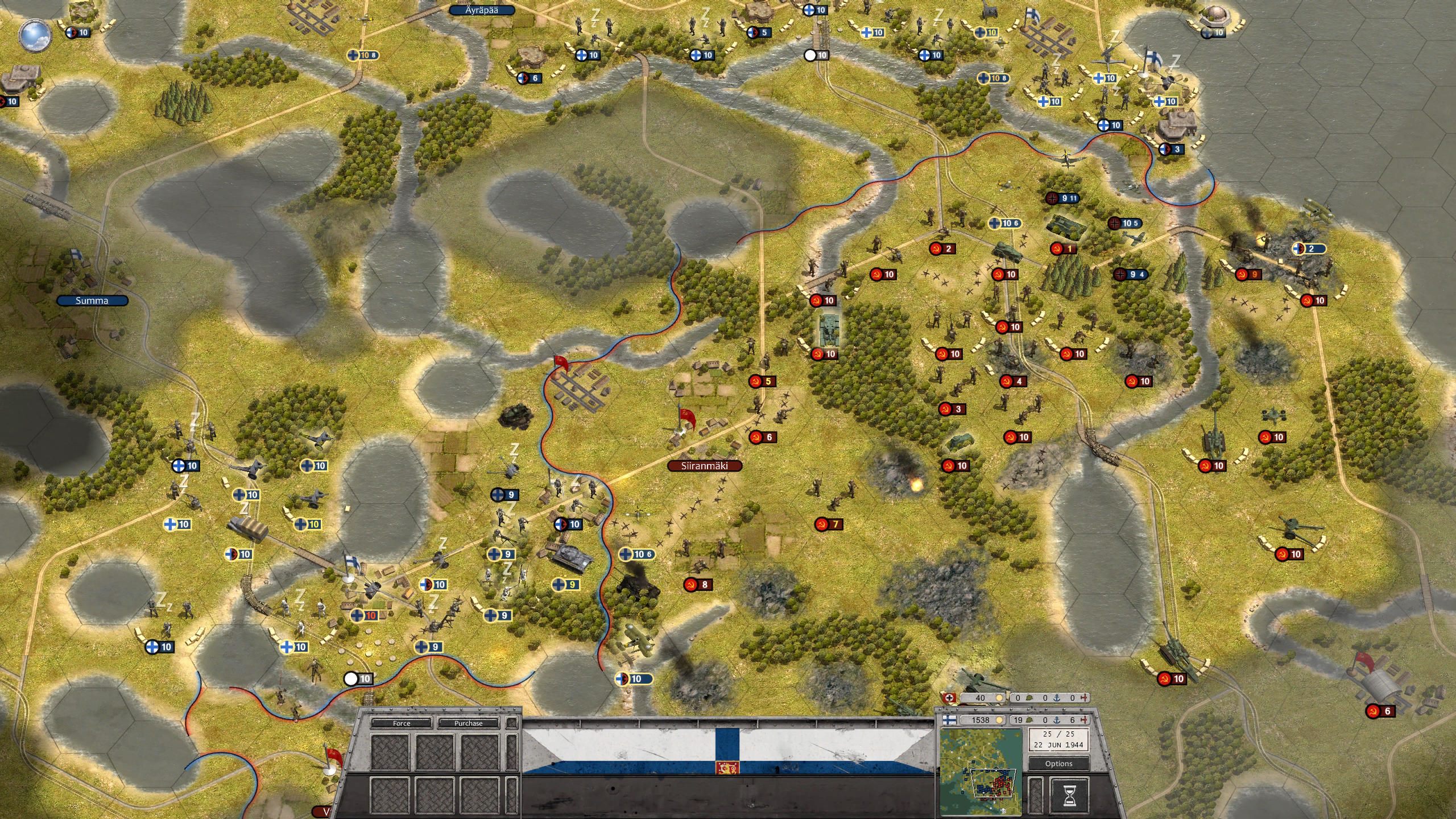Click on the minimap
Viewport: 1456px width, 819px height.
(x=981, y=772)
